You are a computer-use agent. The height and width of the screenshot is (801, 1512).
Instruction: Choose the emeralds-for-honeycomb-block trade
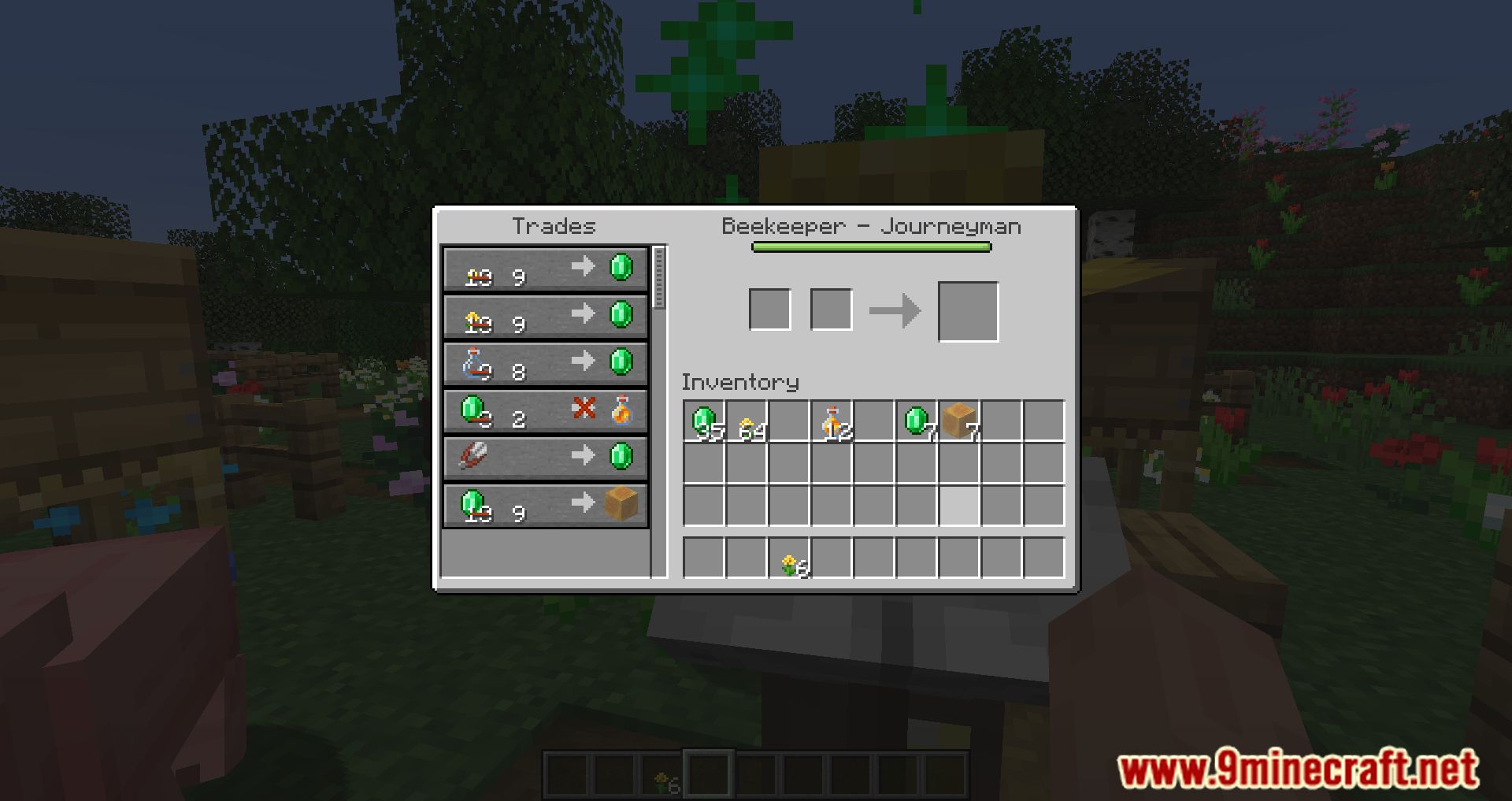[546, 505]
